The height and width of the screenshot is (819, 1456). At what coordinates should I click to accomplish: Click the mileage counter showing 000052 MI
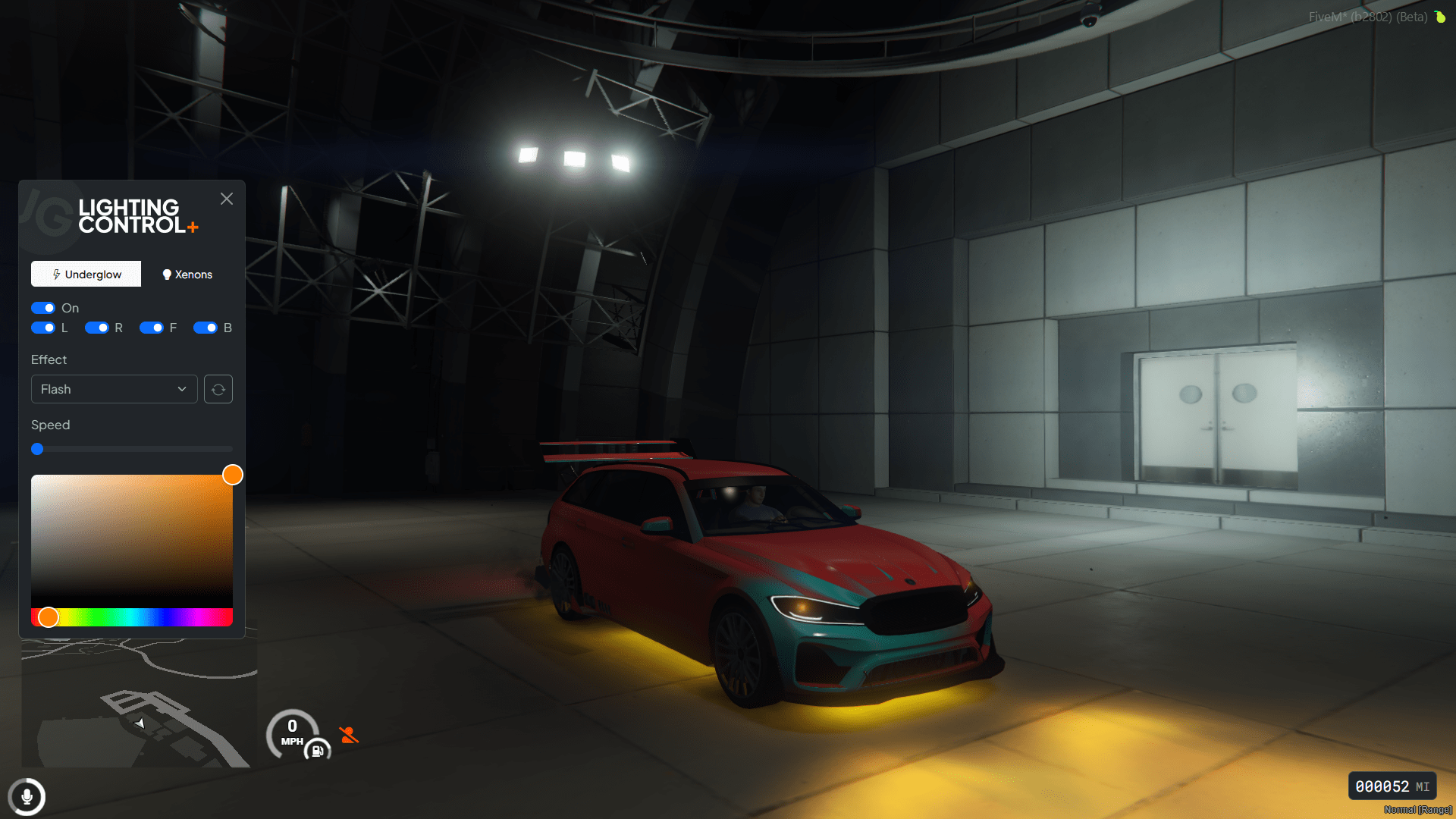(1392, 786)
